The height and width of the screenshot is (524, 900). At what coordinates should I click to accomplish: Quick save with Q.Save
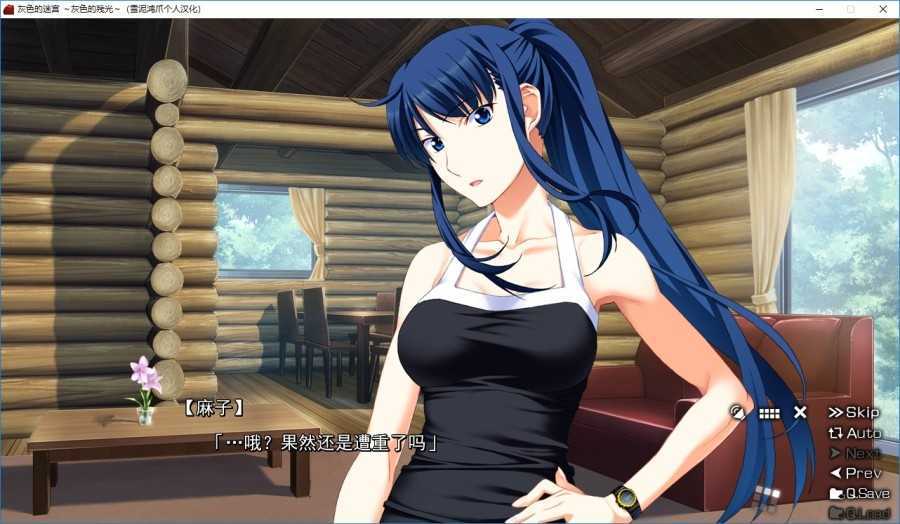pos(858,493)
